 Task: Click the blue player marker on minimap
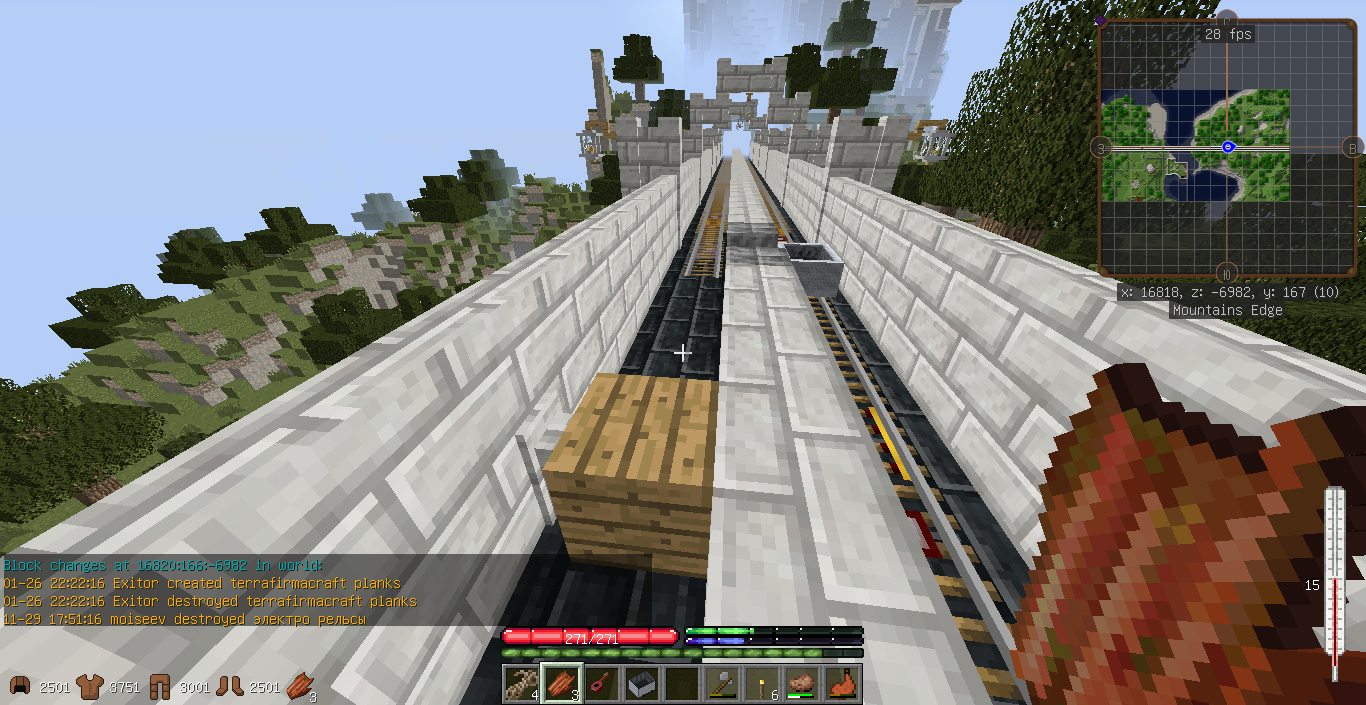pyautogui.click(x=1228, y=147)
